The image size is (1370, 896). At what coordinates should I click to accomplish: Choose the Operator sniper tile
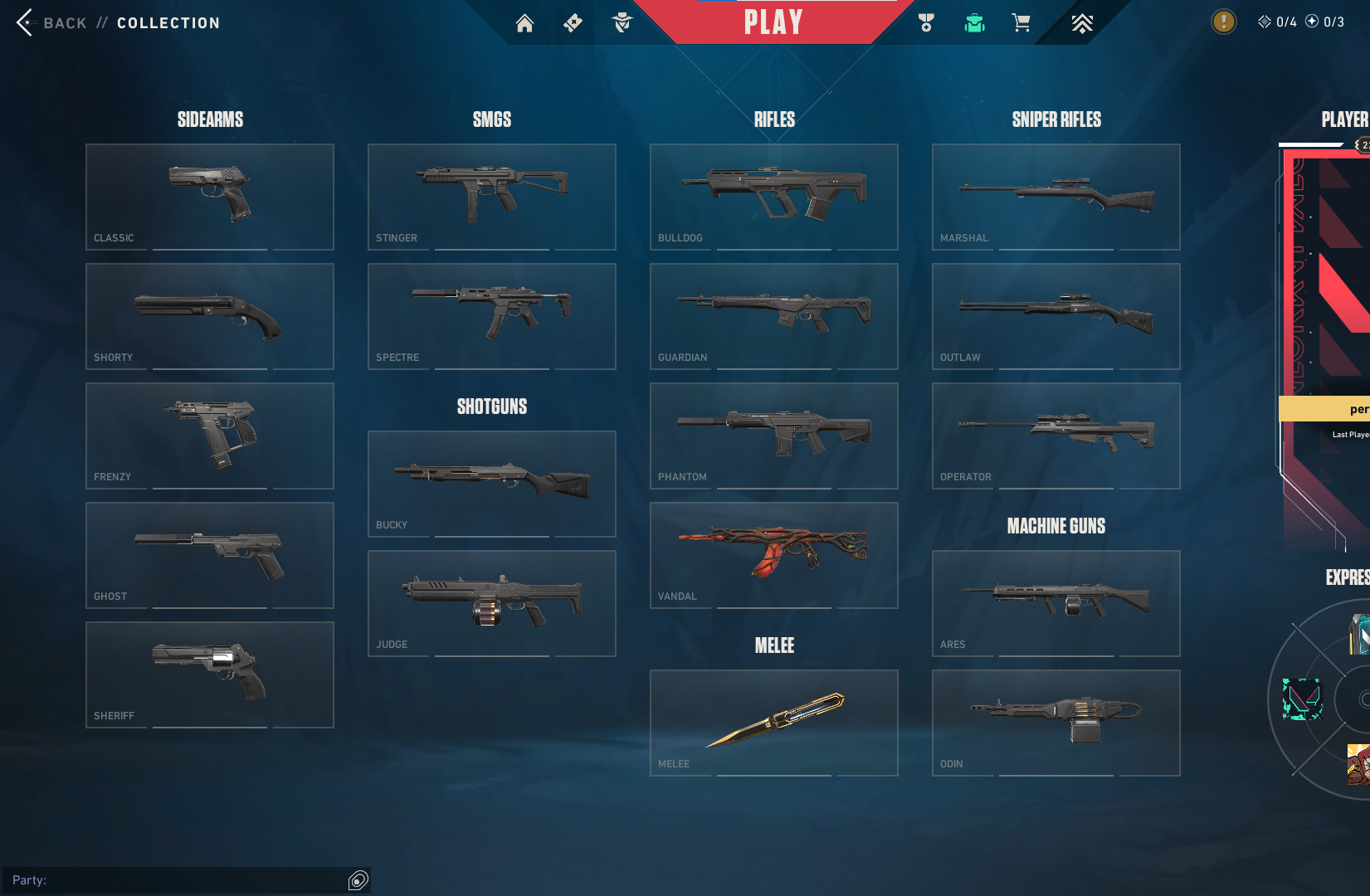pos(1056,436)
